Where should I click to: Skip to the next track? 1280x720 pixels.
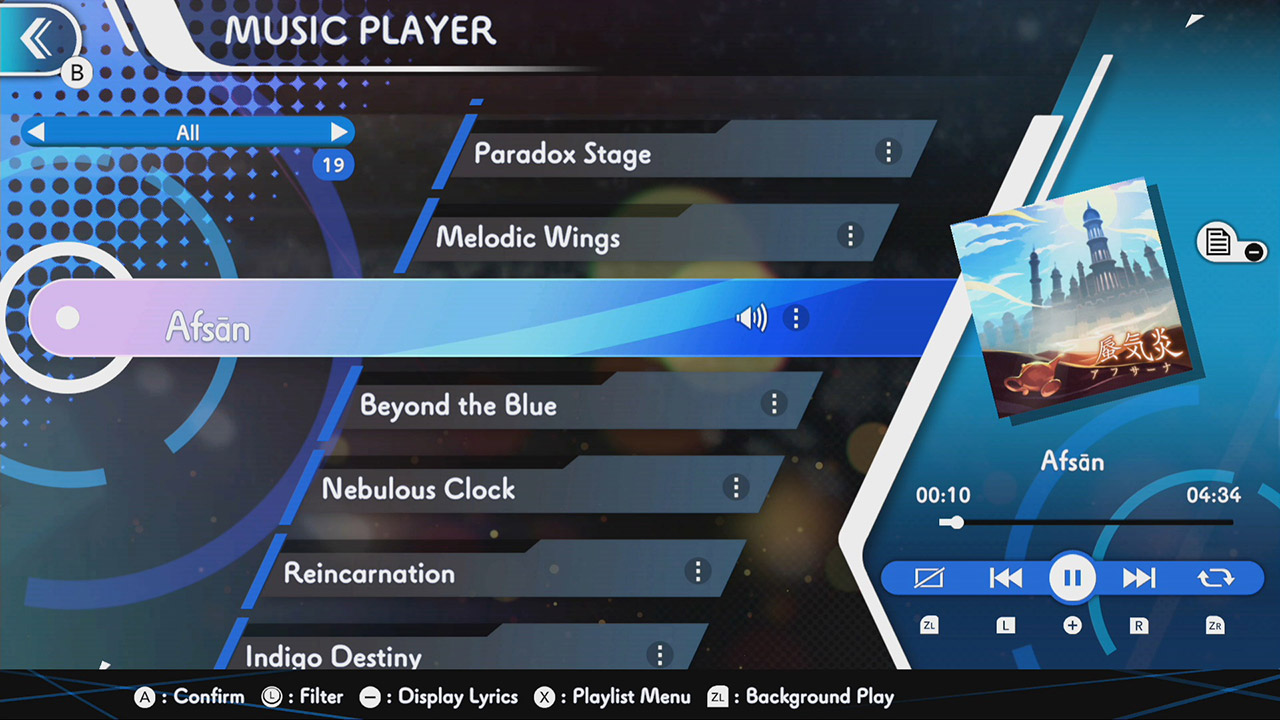click(x=1140, y=577)
